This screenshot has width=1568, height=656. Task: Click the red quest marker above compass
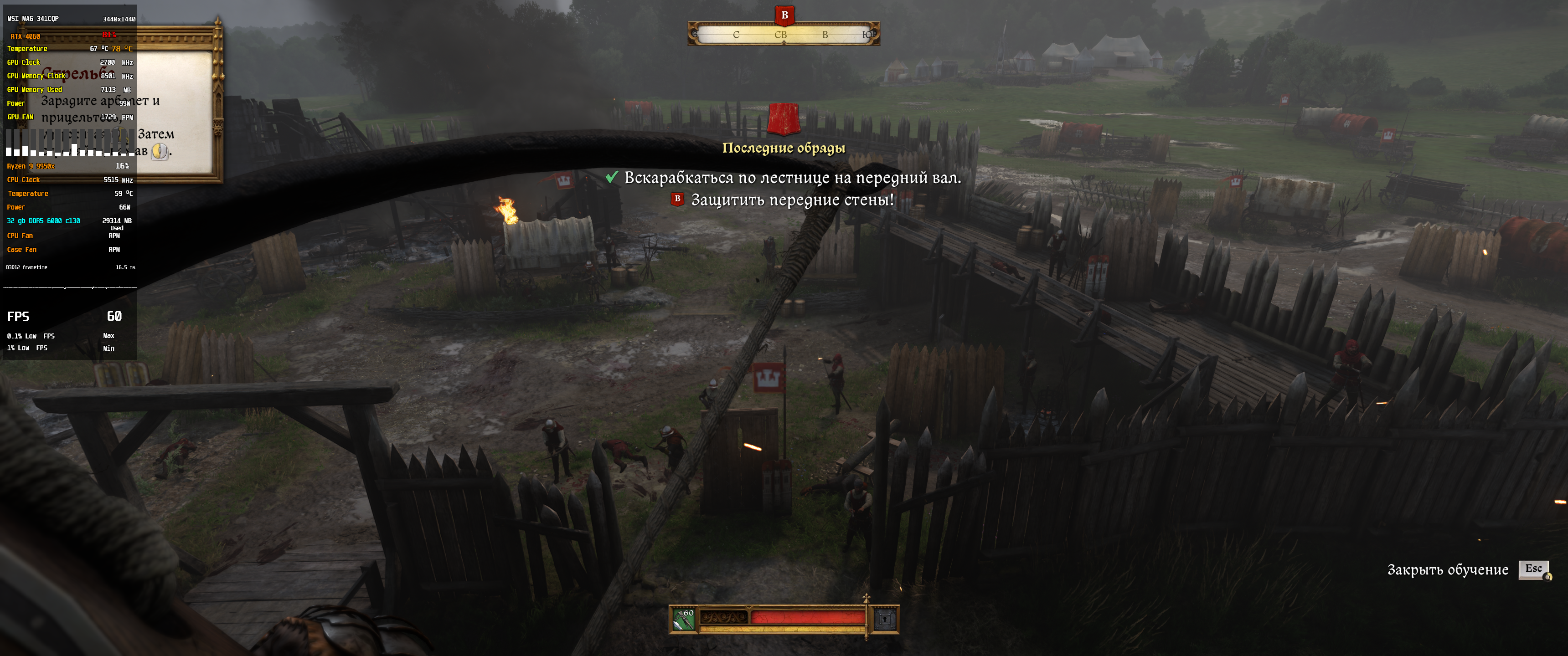pyautogui.click(x=784, y=15)
